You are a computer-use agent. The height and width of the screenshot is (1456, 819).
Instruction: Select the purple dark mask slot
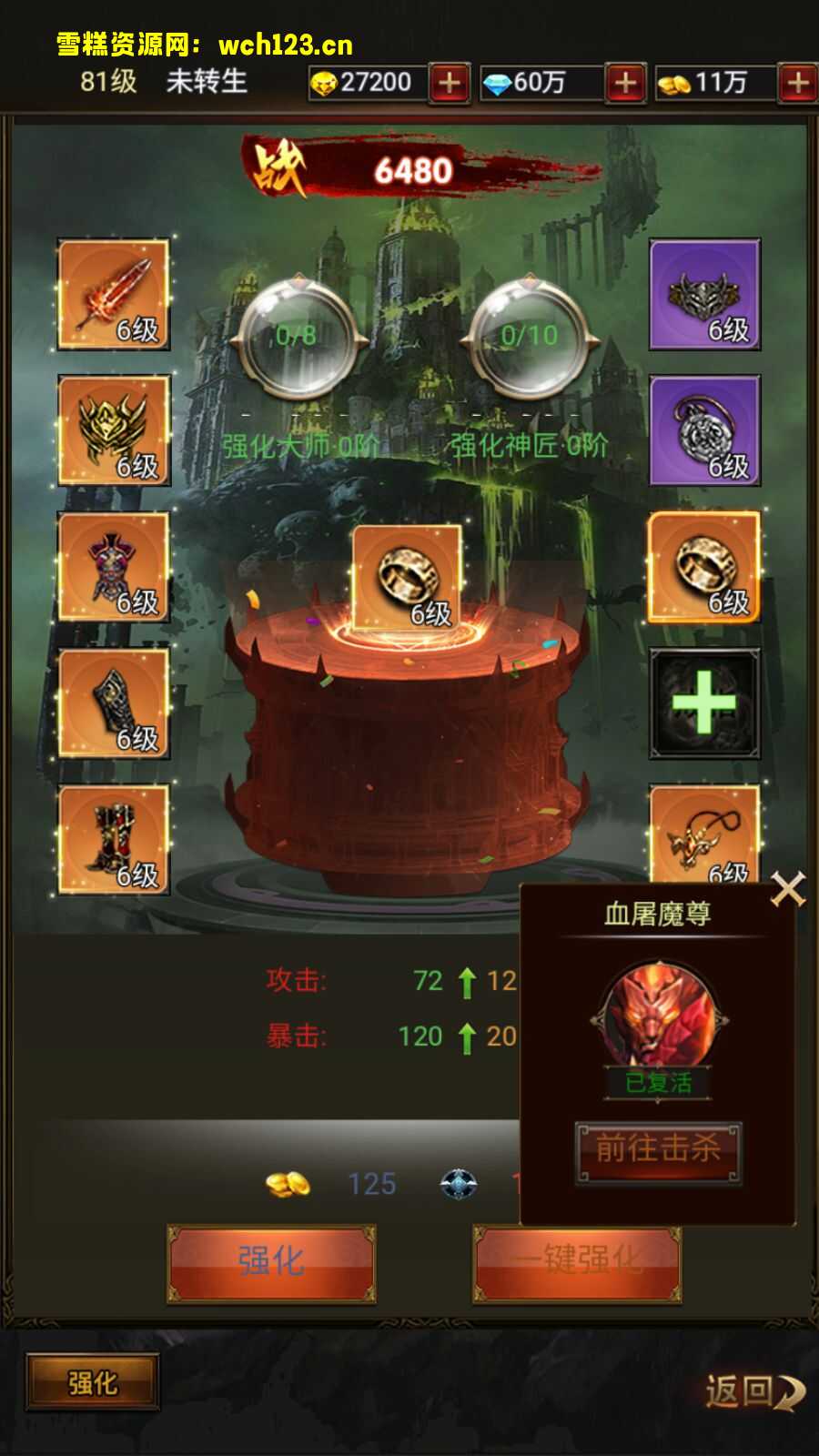click(x=704, y=295)
